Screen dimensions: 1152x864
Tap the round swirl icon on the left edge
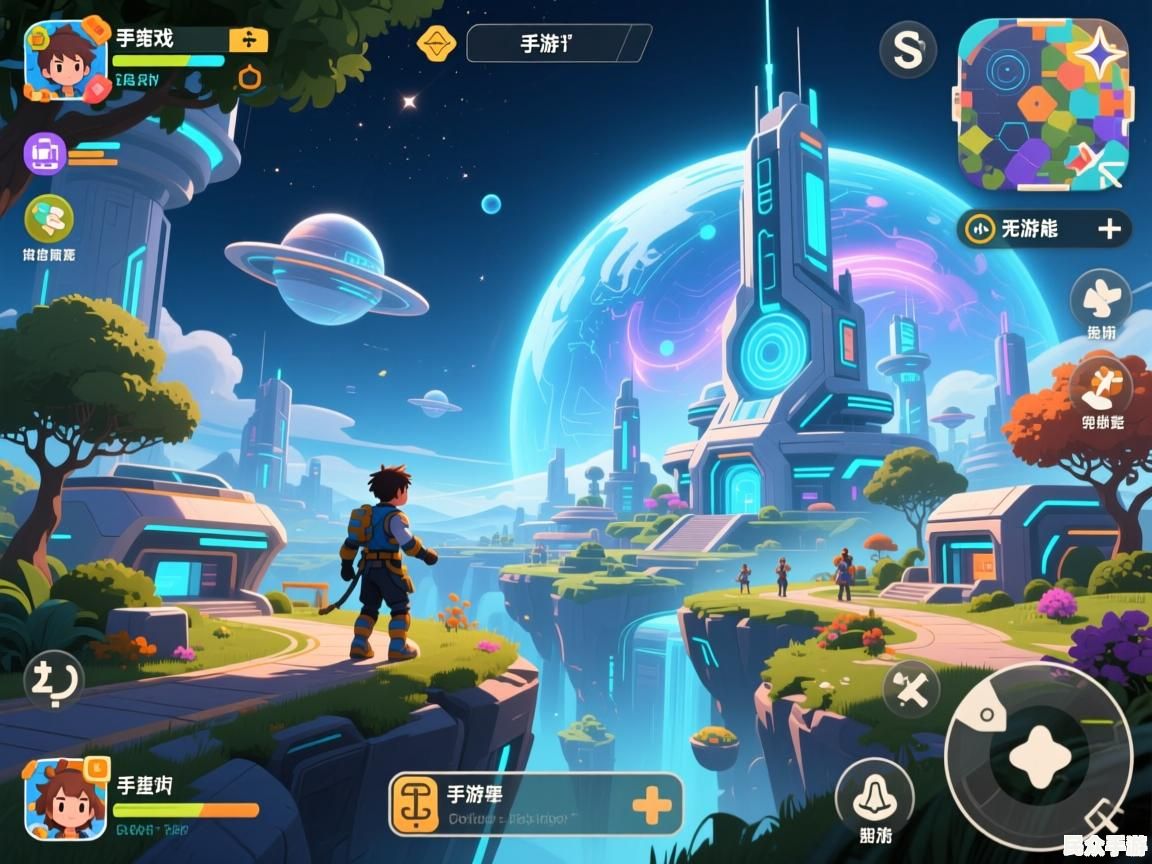pos(53,682)
